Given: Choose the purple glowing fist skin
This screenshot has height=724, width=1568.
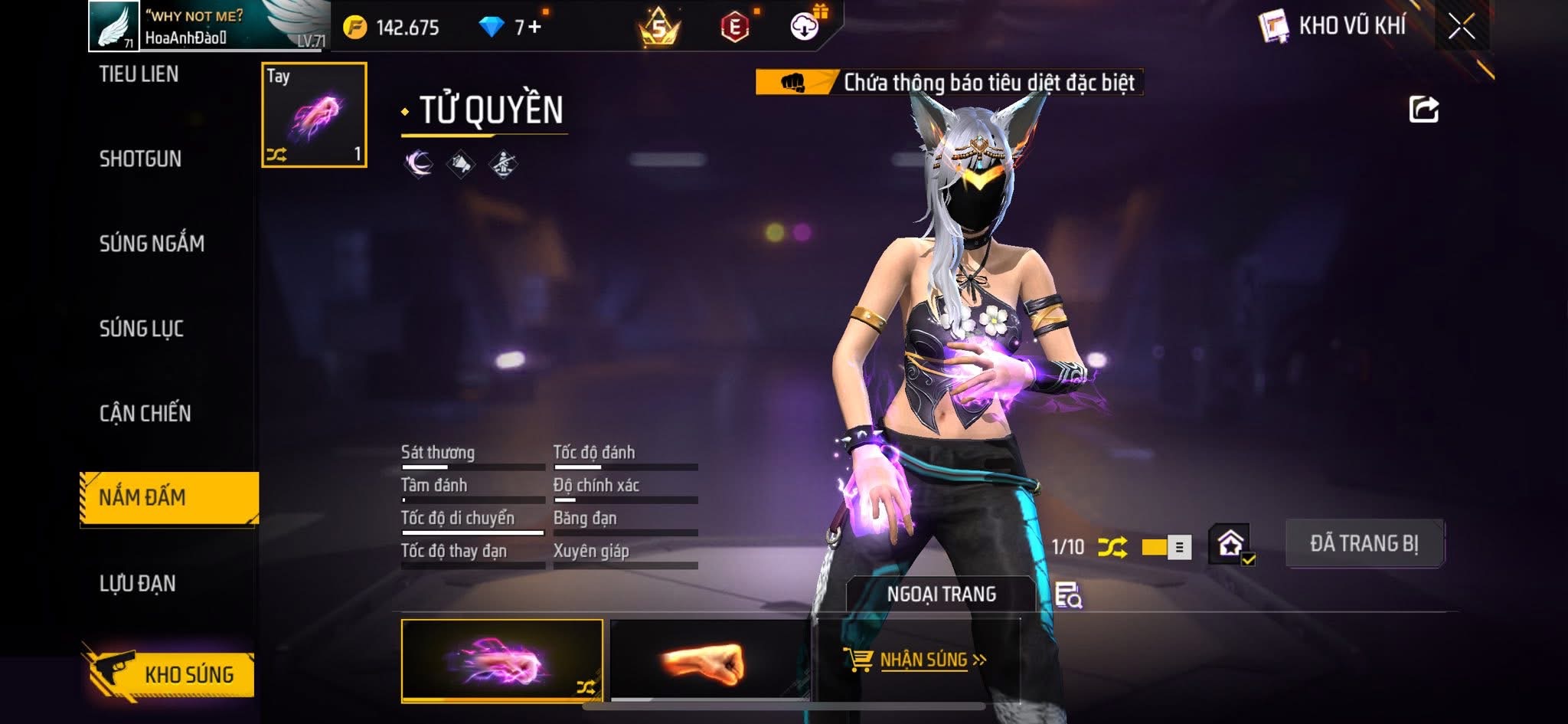Looking at the screenshot, I should tap(501, 660).
